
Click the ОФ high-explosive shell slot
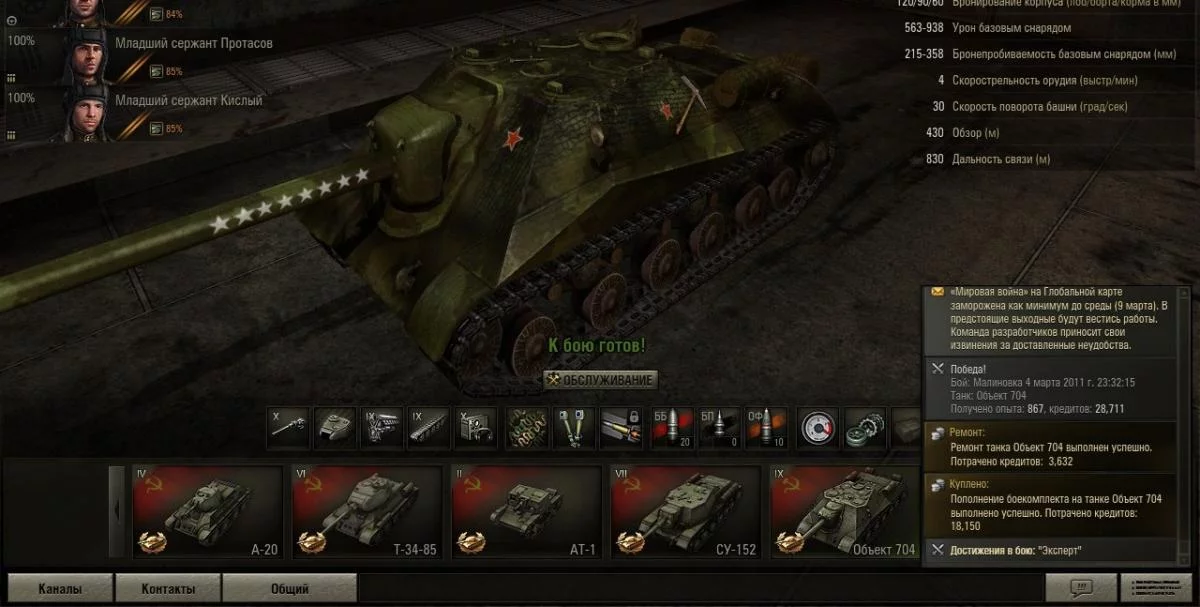(766, 427)
